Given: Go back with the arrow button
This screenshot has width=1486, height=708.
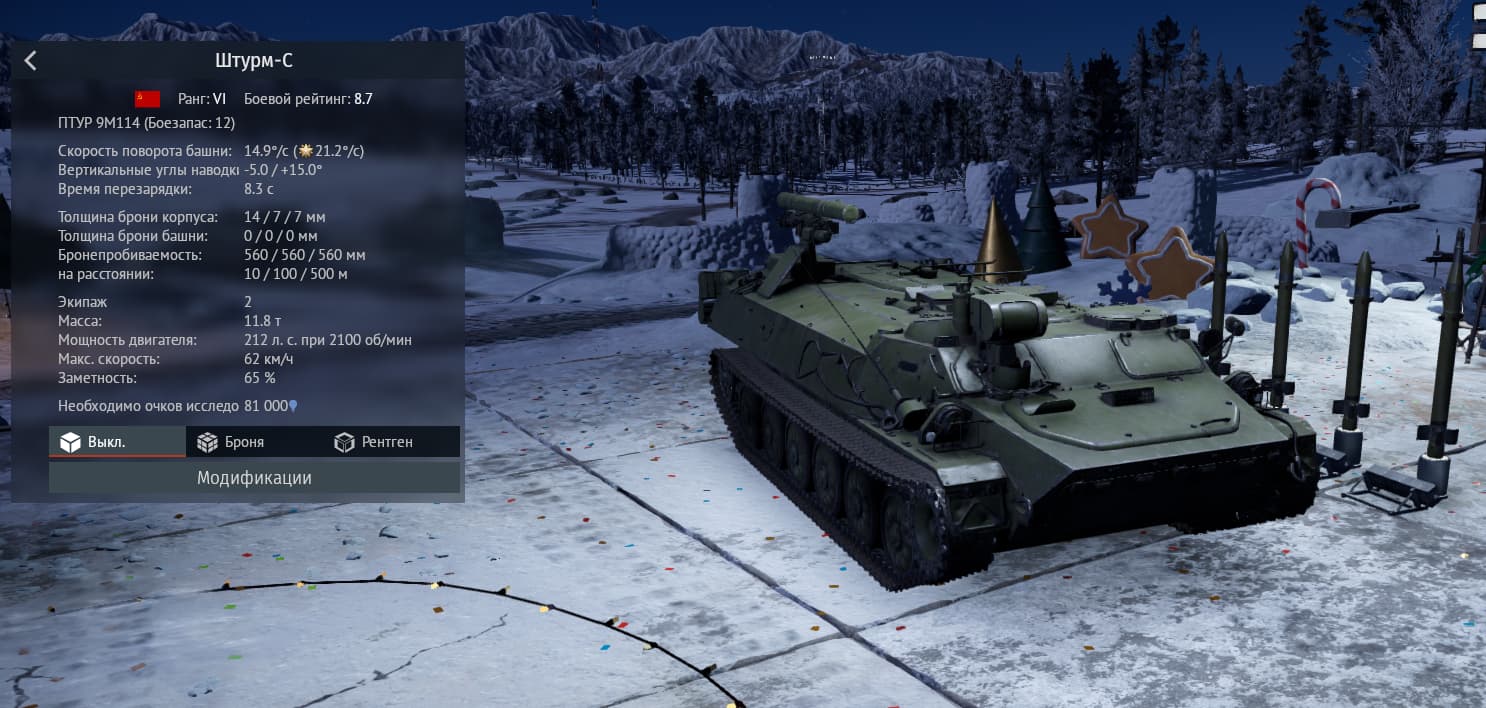Looking at the screenshot, I should 30,61.
